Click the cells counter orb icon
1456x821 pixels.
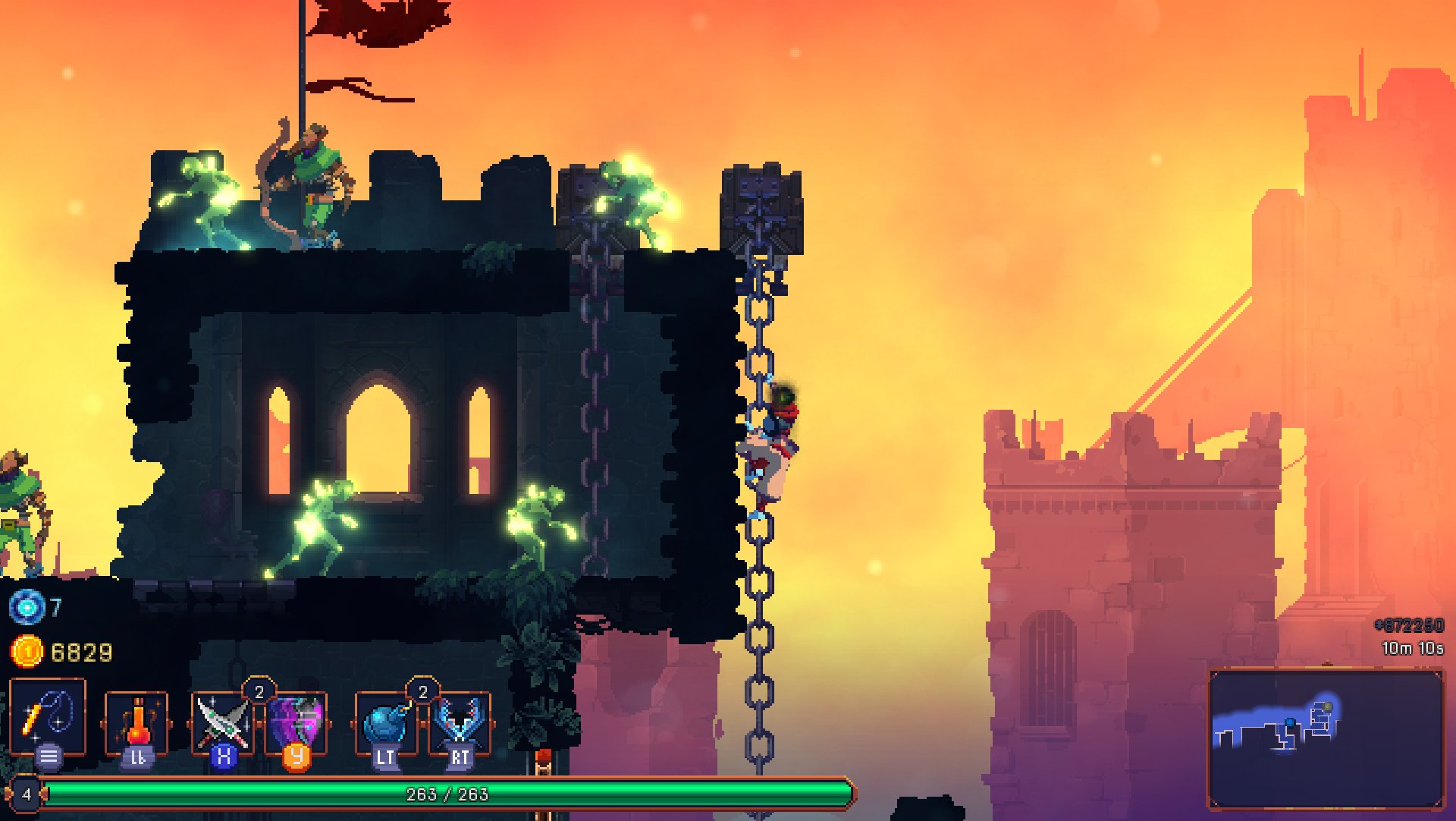pos(29,606)
